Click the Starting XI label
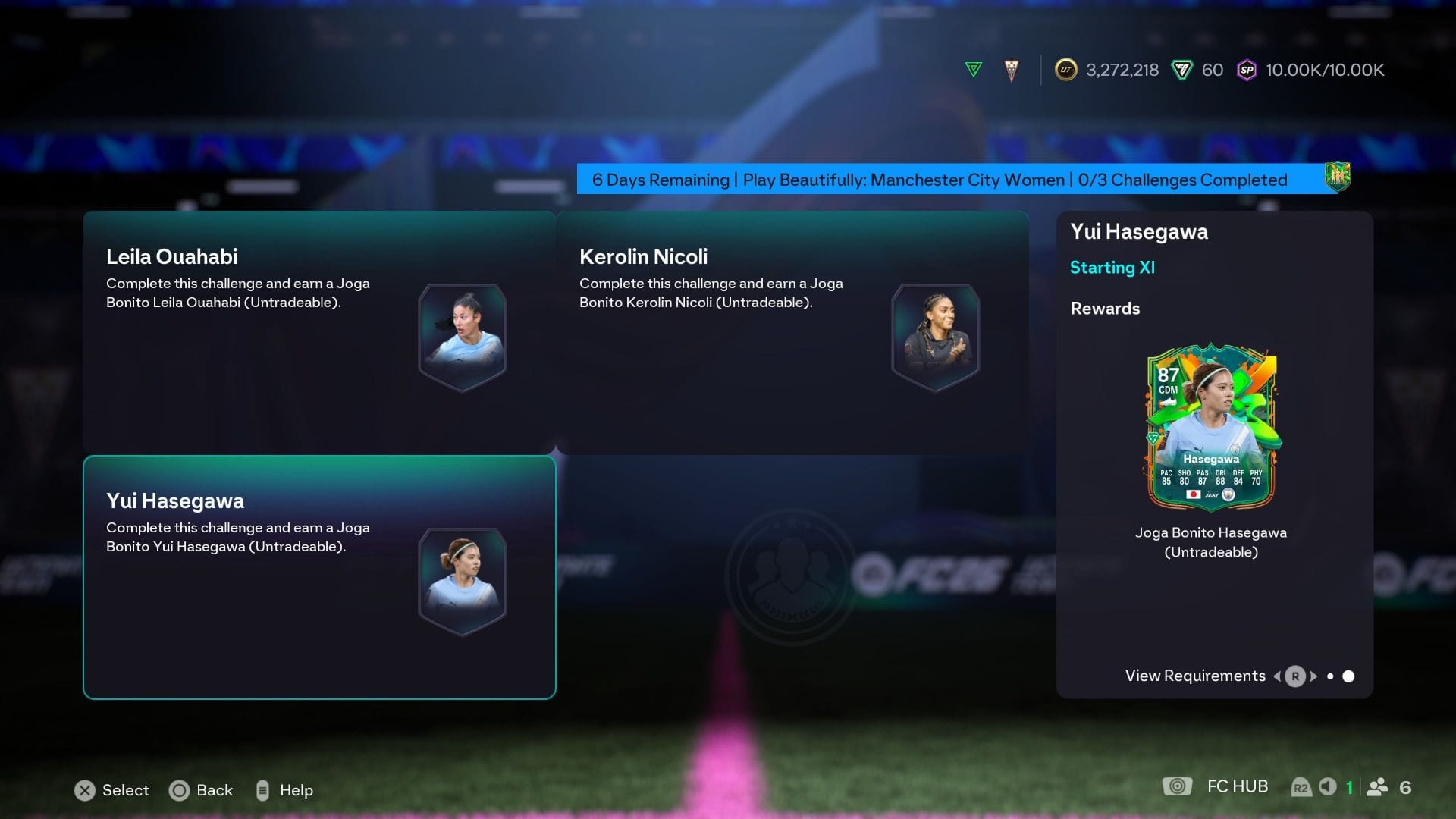The height and width of the screenshot is (819, 1456). click(x=1112, y=267)
